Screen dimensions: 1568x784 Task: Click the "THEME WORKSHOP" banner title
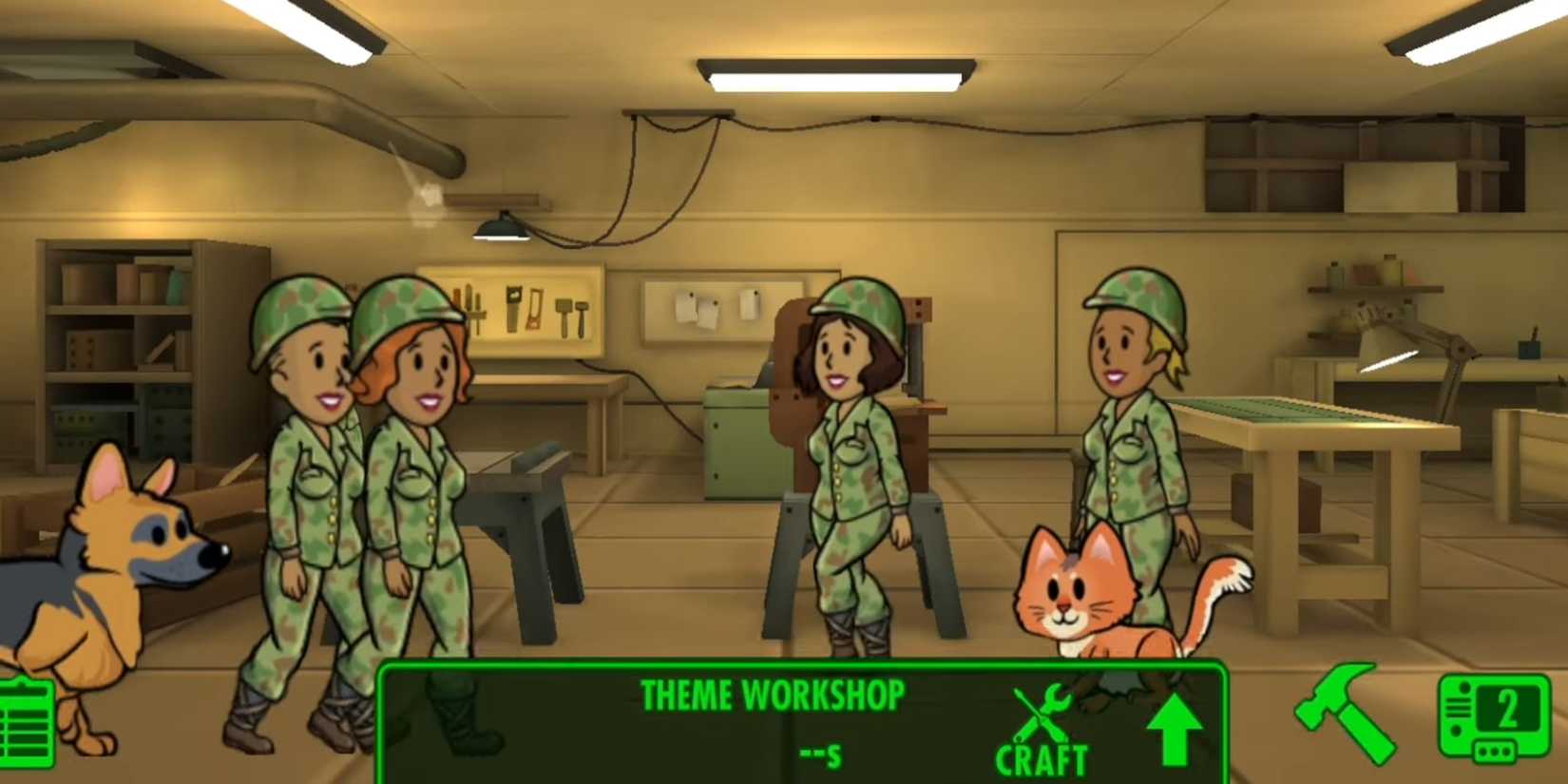coord(772,695)
